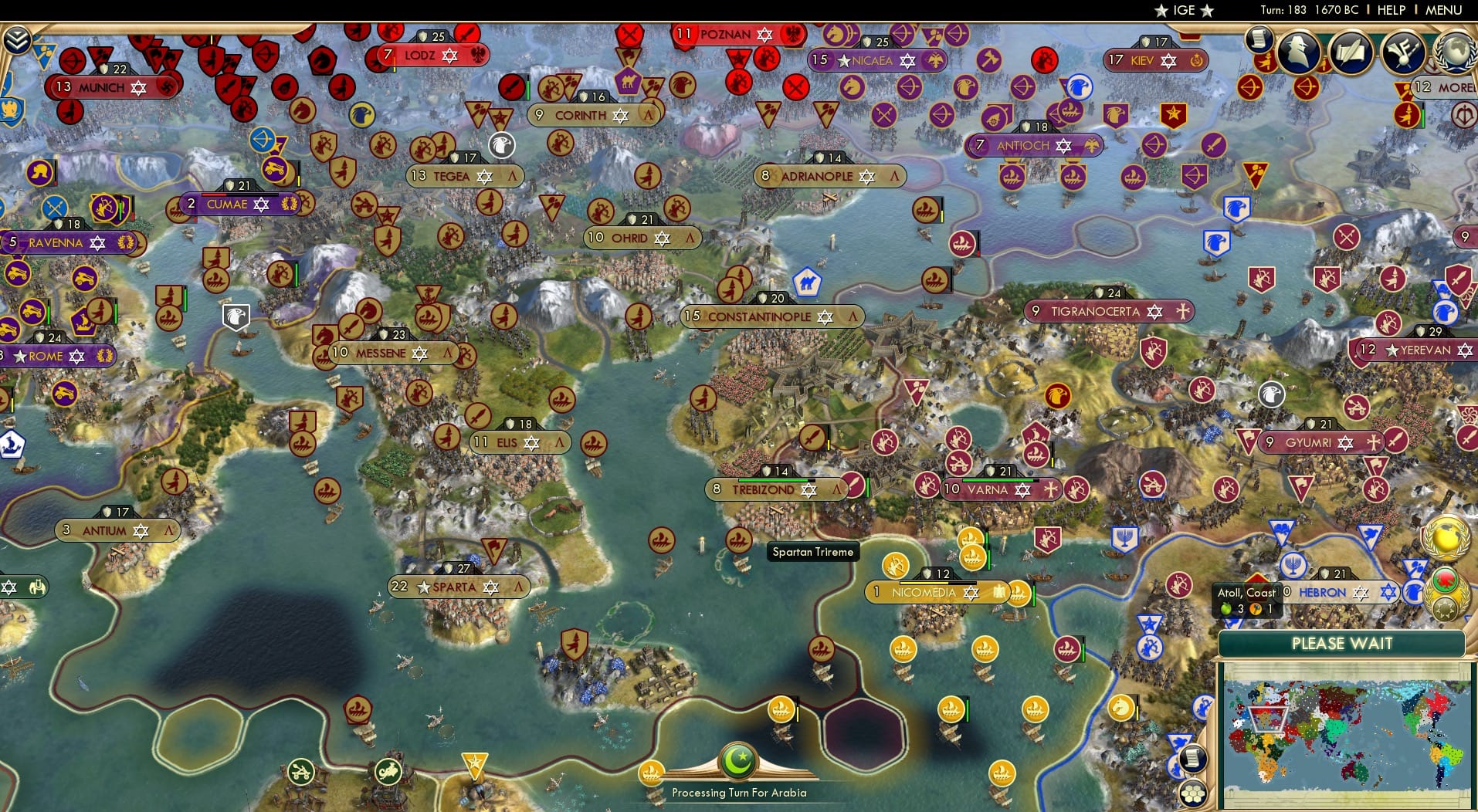Select the Sparta city banner

(x=458, y=587)
